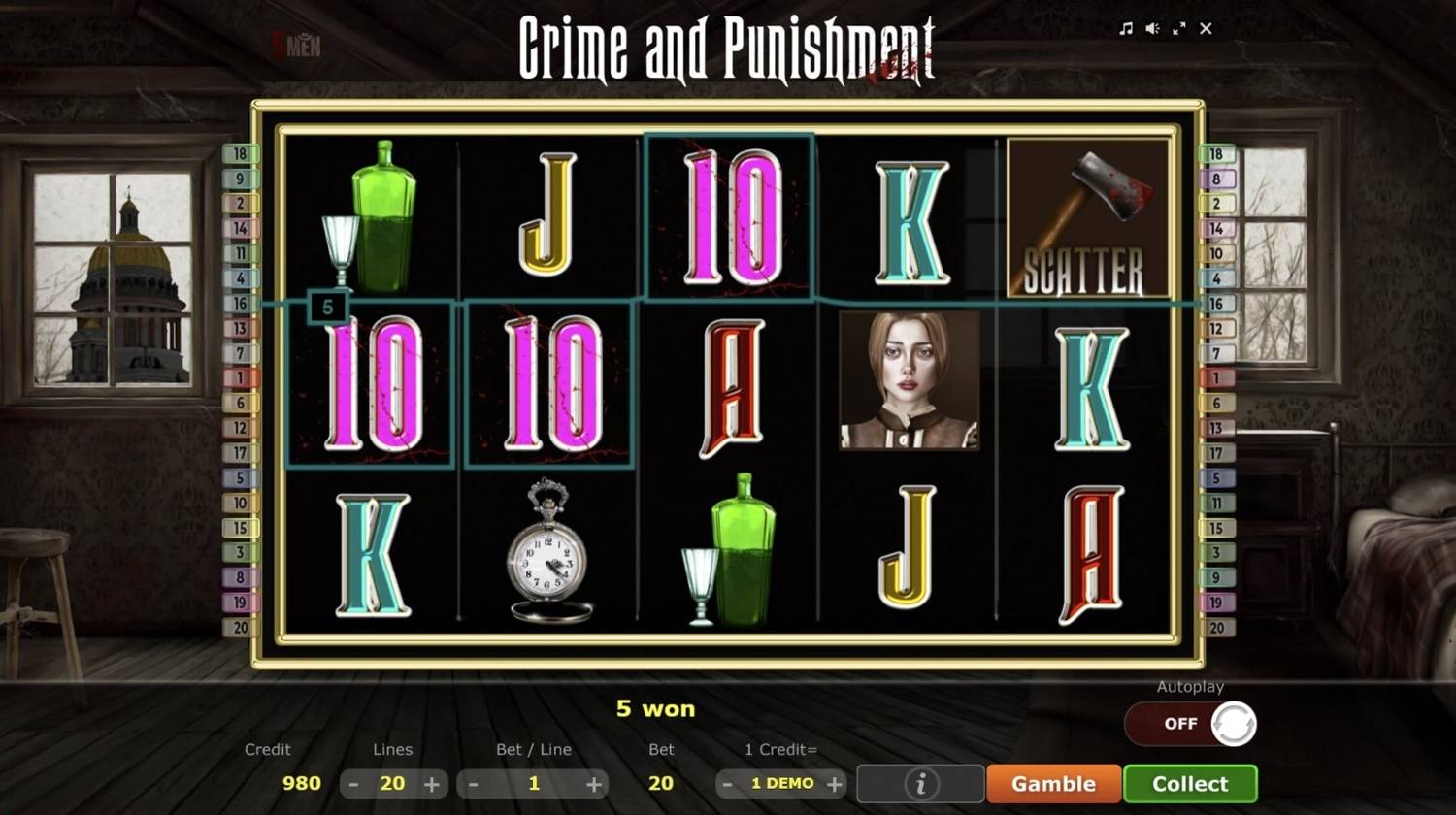Click the autoplay circular arrows icon
1456x815 pixels.
[x=1234, y=723]
